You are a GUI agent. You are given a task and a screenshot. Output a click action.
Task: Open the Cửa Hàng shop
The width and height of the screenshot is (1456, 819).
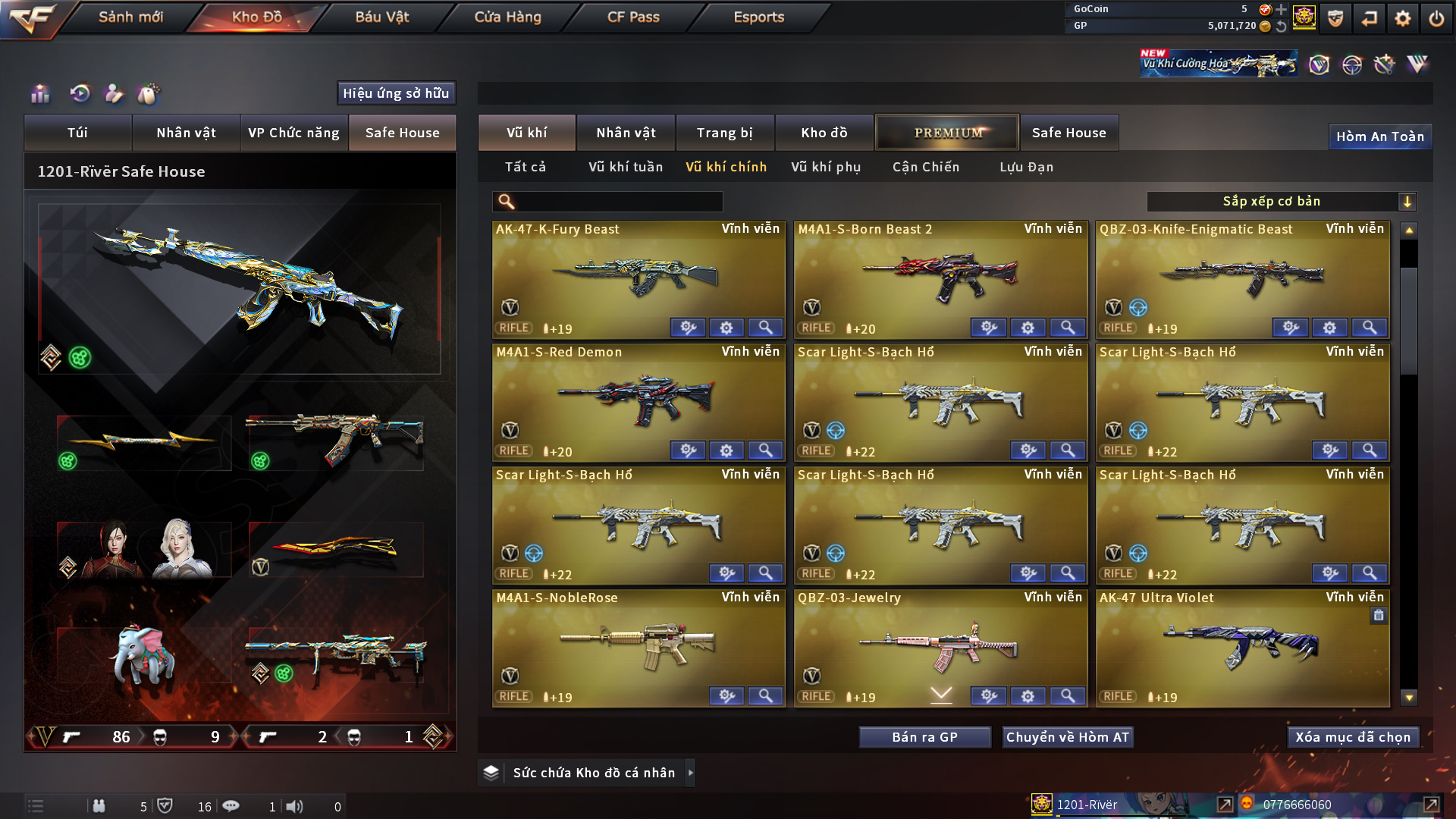507,17
